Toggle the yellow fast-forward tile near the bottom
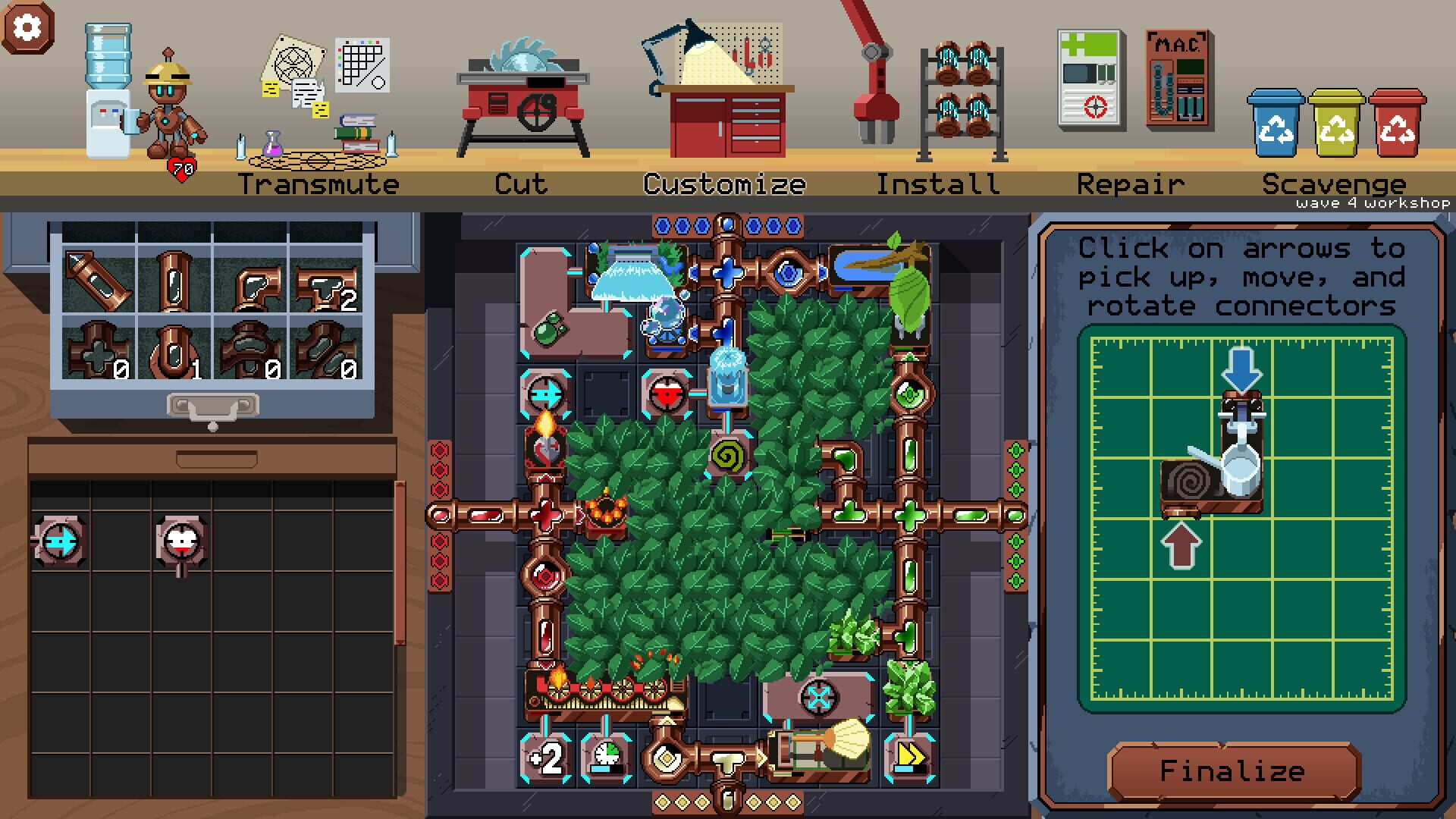This screenshot has height=819, width=1456. 914,755
